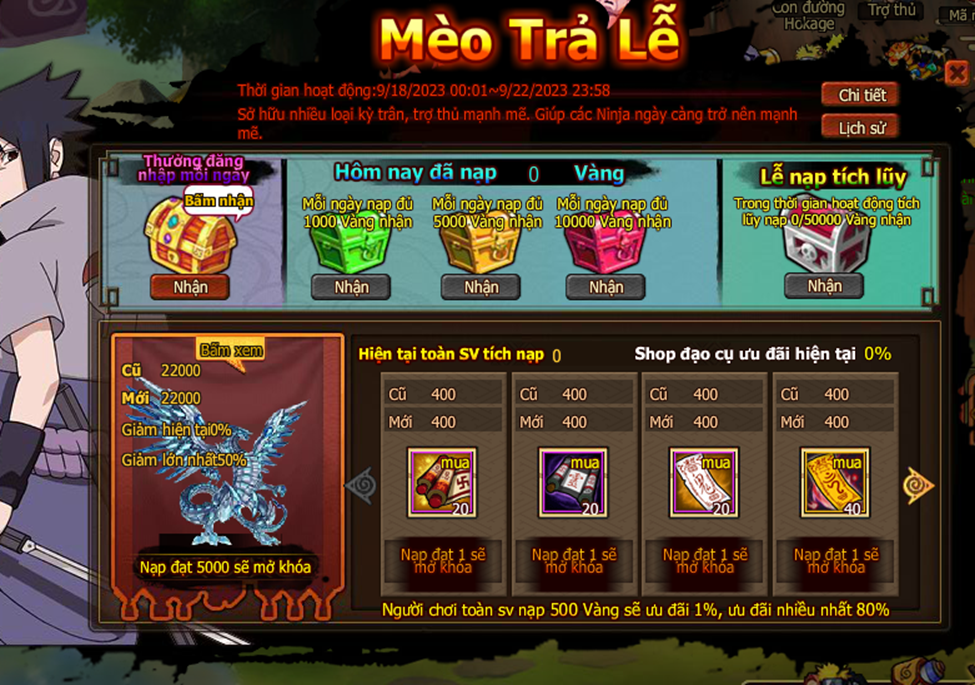Buy the yellow ticket item

coord(835,482)
